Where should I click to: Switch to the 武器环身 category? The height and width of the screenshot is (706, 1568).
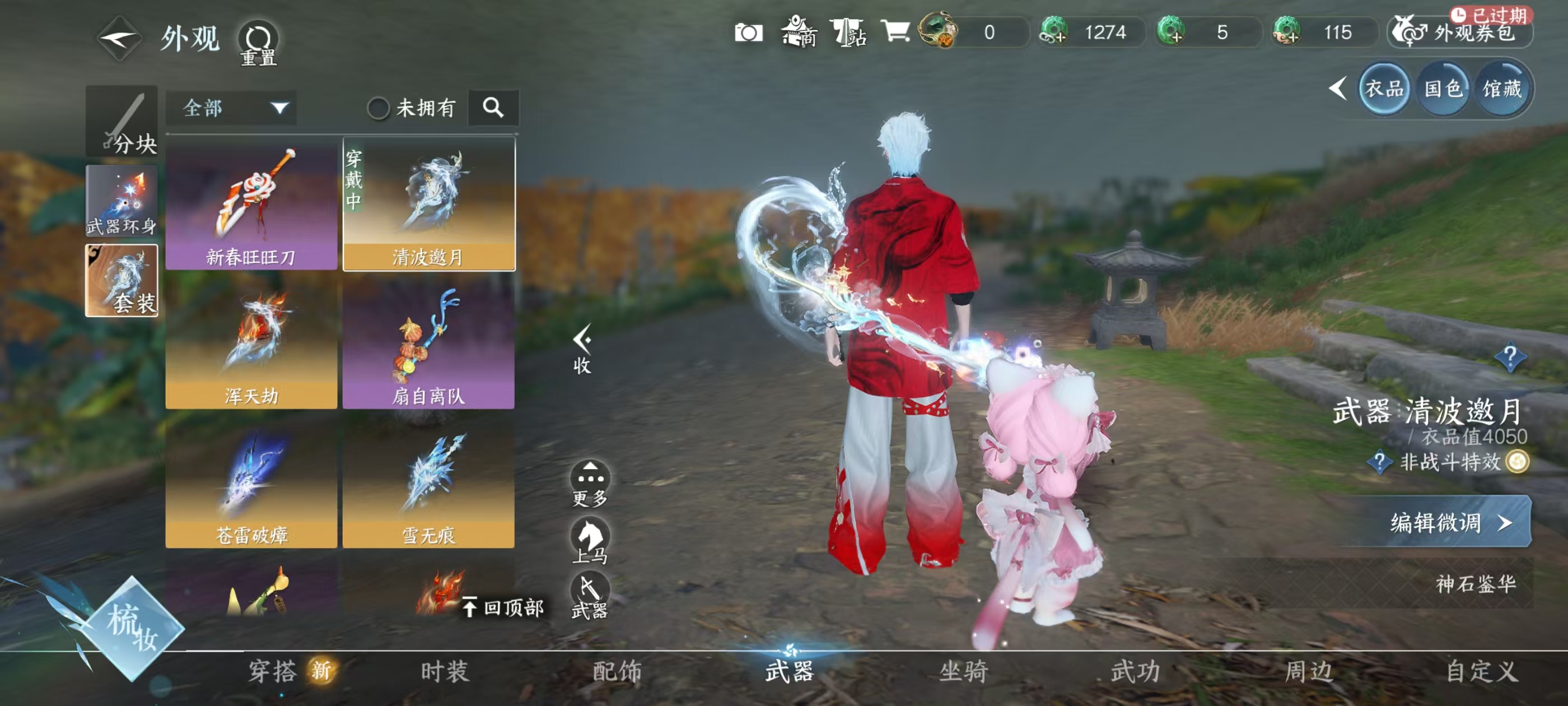tap(121, 201)
